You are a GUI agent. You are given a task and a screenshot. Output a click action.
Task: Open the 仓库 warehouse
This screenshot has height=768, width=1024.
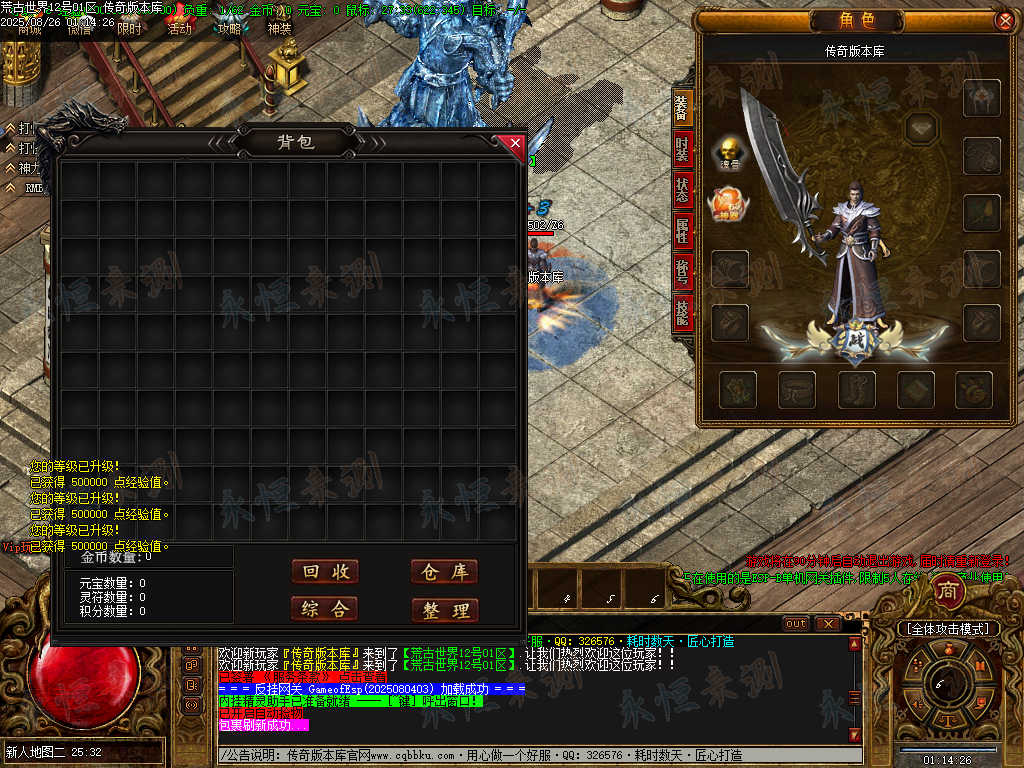click(x=444, y=571)
